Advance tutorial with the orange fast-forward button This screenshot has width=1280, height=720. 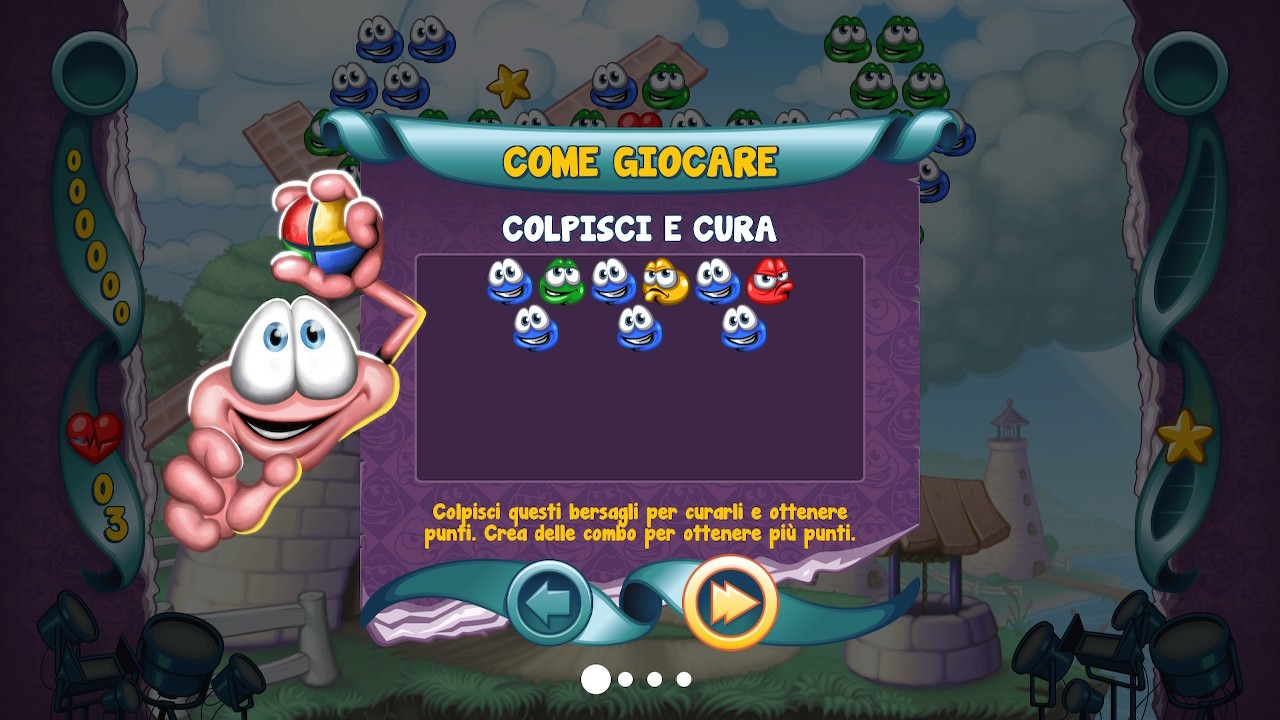(x=730, y=603)
